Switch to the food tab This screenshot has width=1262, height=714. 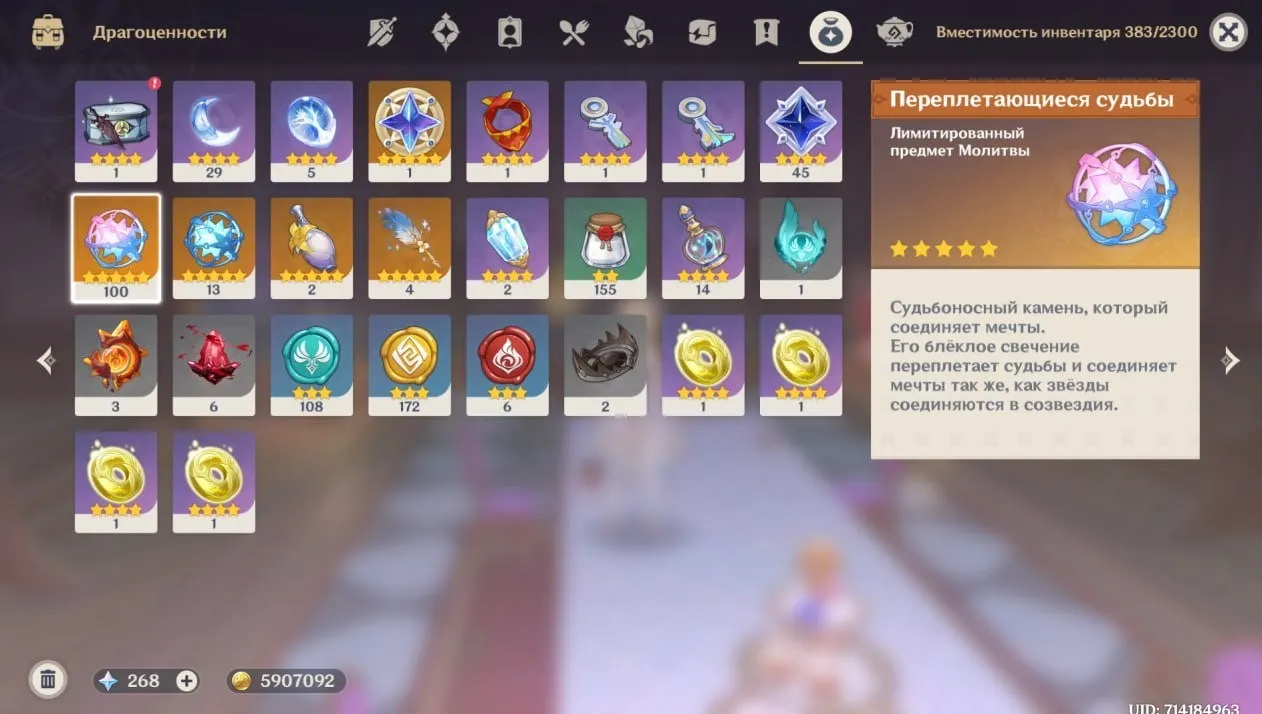[573, 32]
